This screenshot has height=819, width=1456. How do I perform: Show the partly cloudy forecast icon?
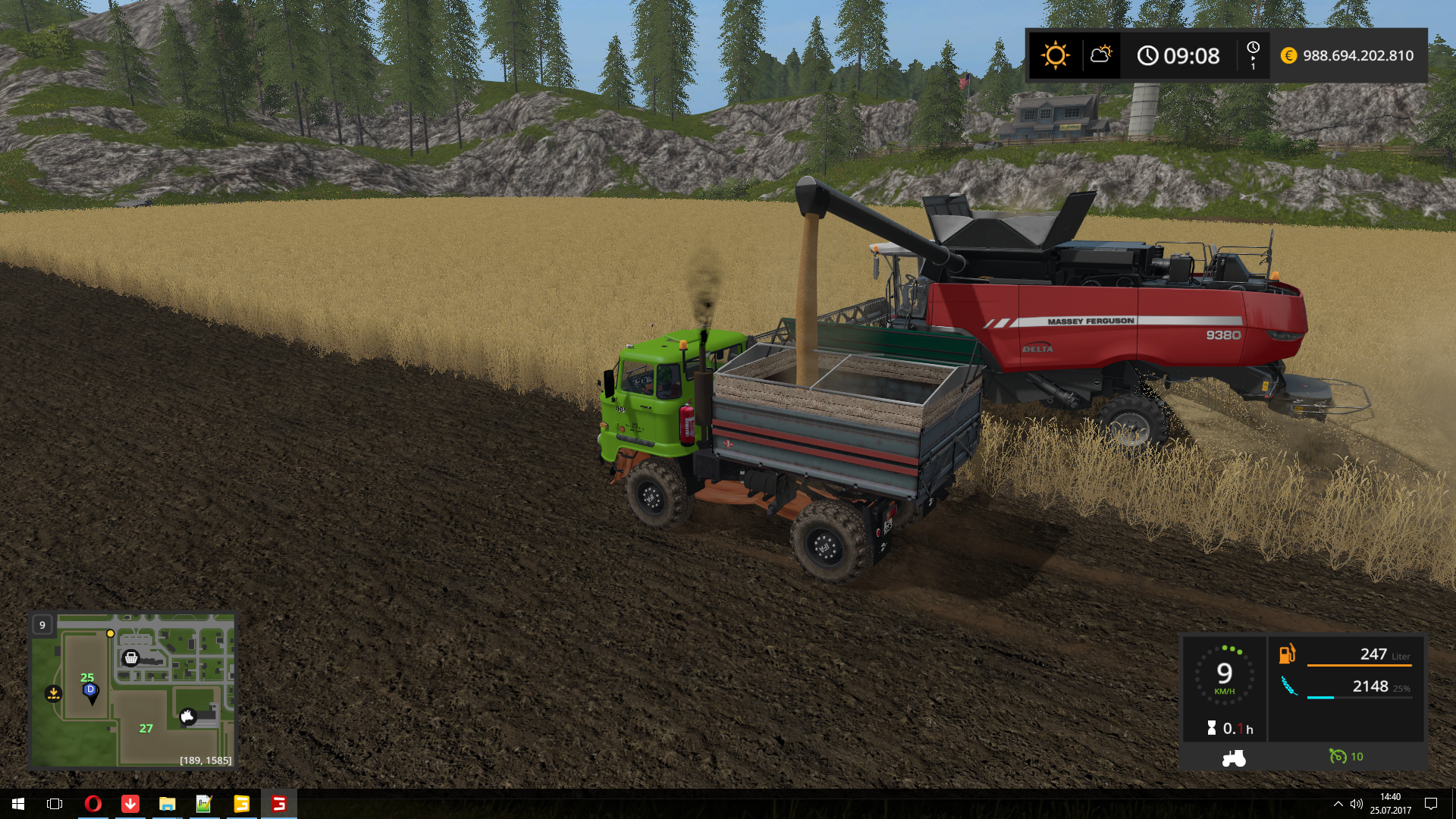1100,55
